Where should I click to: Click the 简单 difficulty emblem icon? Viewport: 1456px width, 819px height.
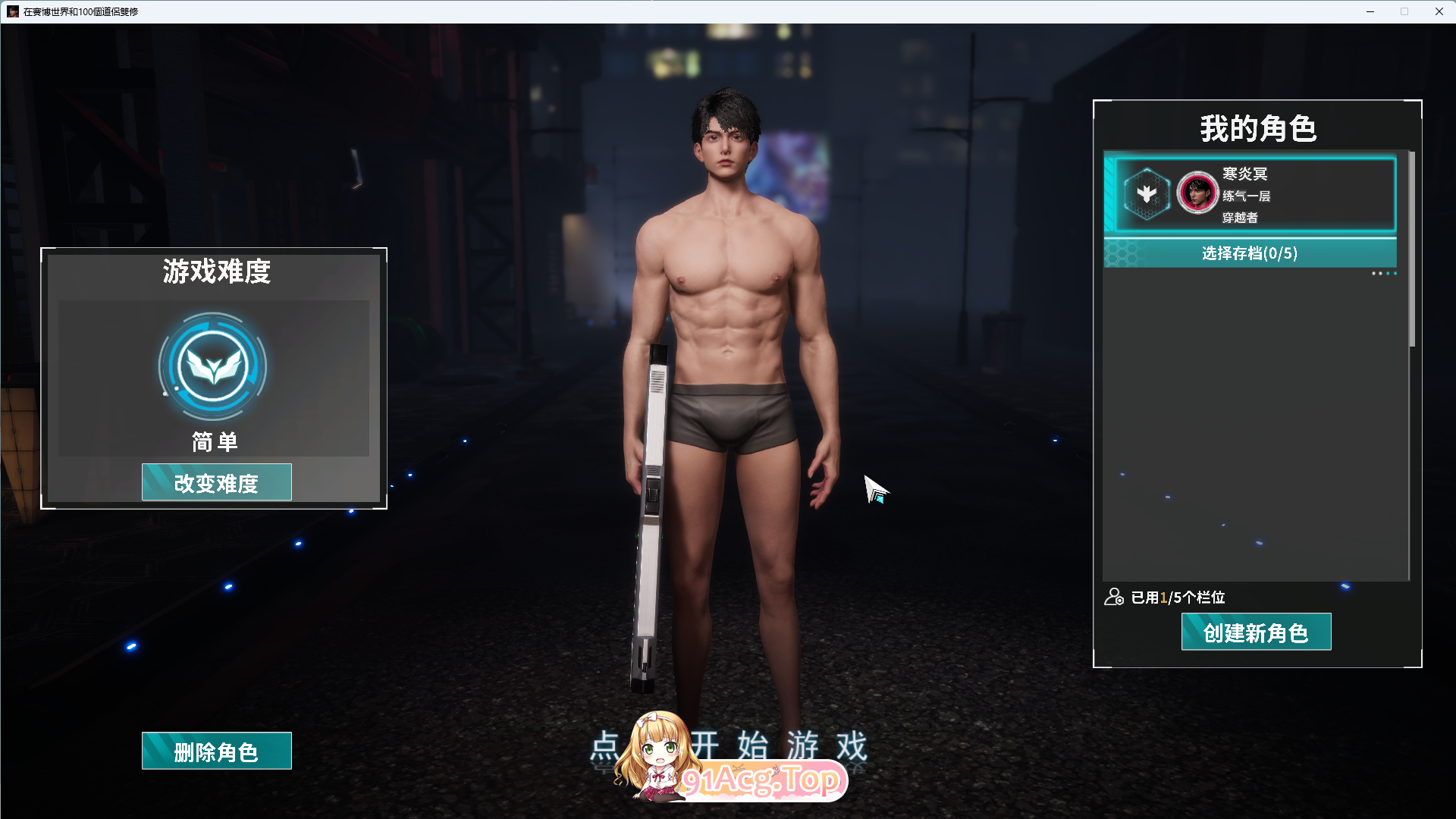tap(213, 366)
